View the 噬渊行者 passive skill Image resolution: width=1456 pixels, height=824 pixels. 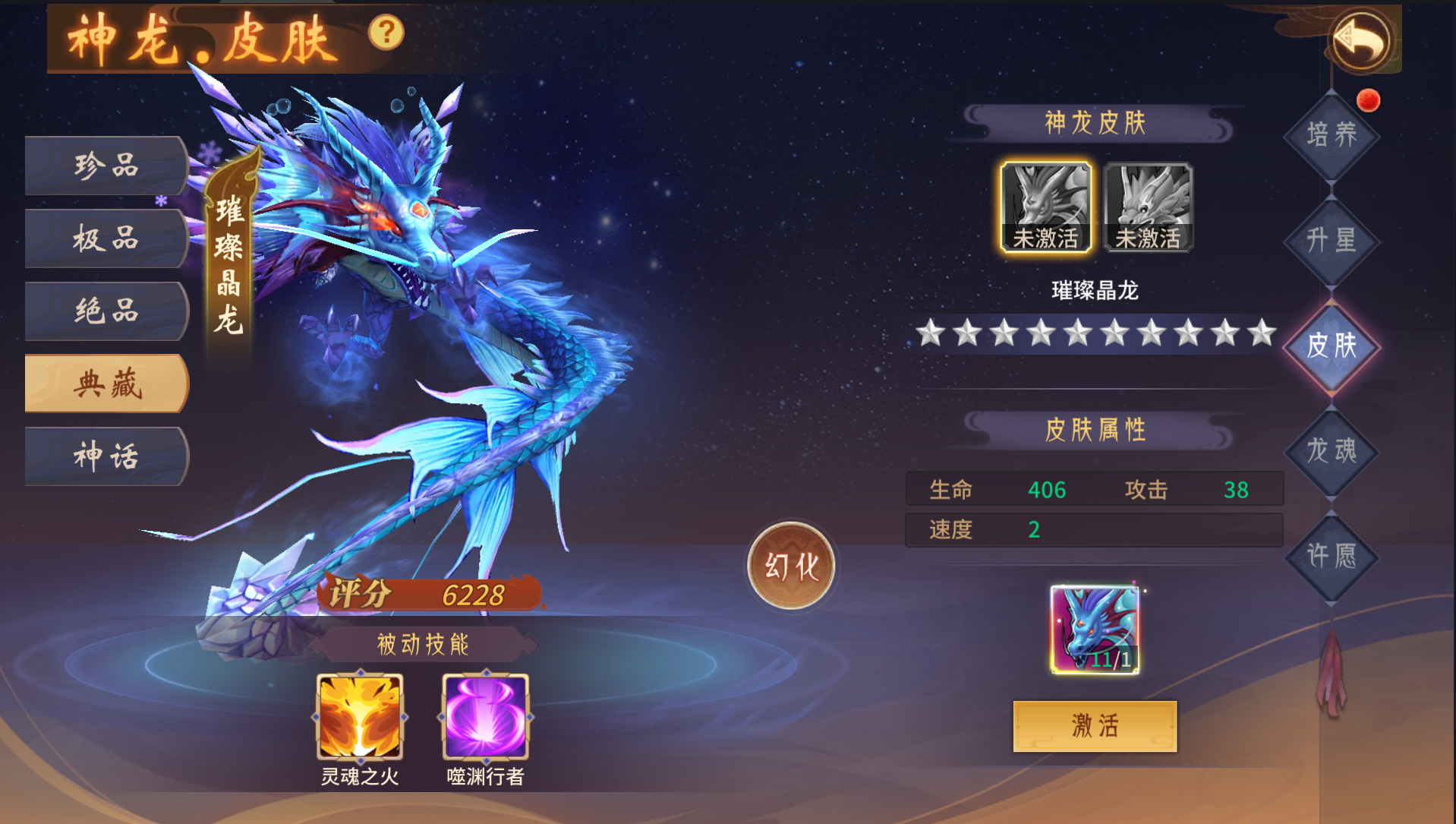(x=485, y=717)
